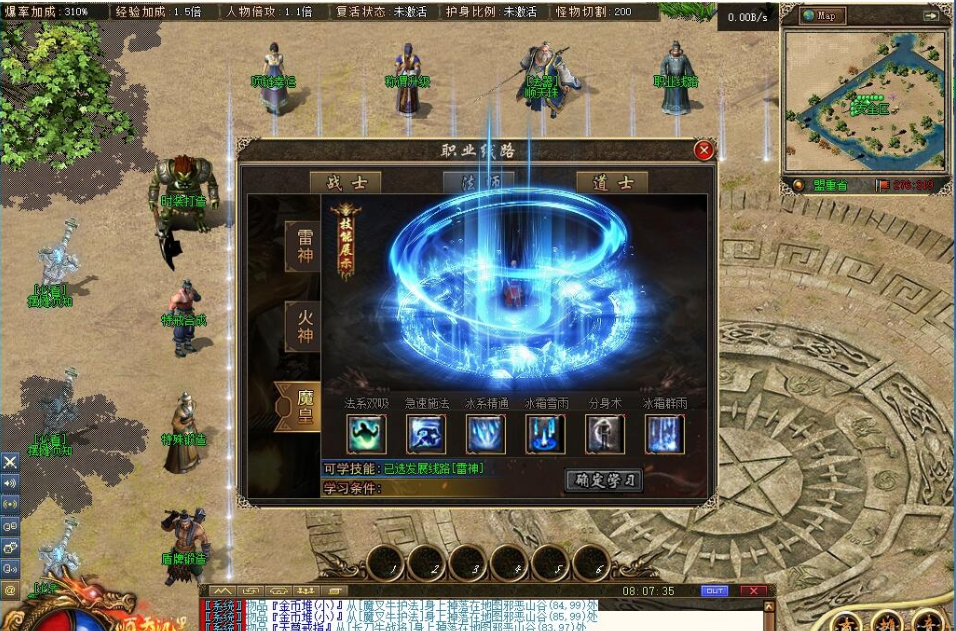This screenshot has height=631, width=956.
Task: Click the minimap terrain view
Action: pyautogui.click(x=864, y=100)
